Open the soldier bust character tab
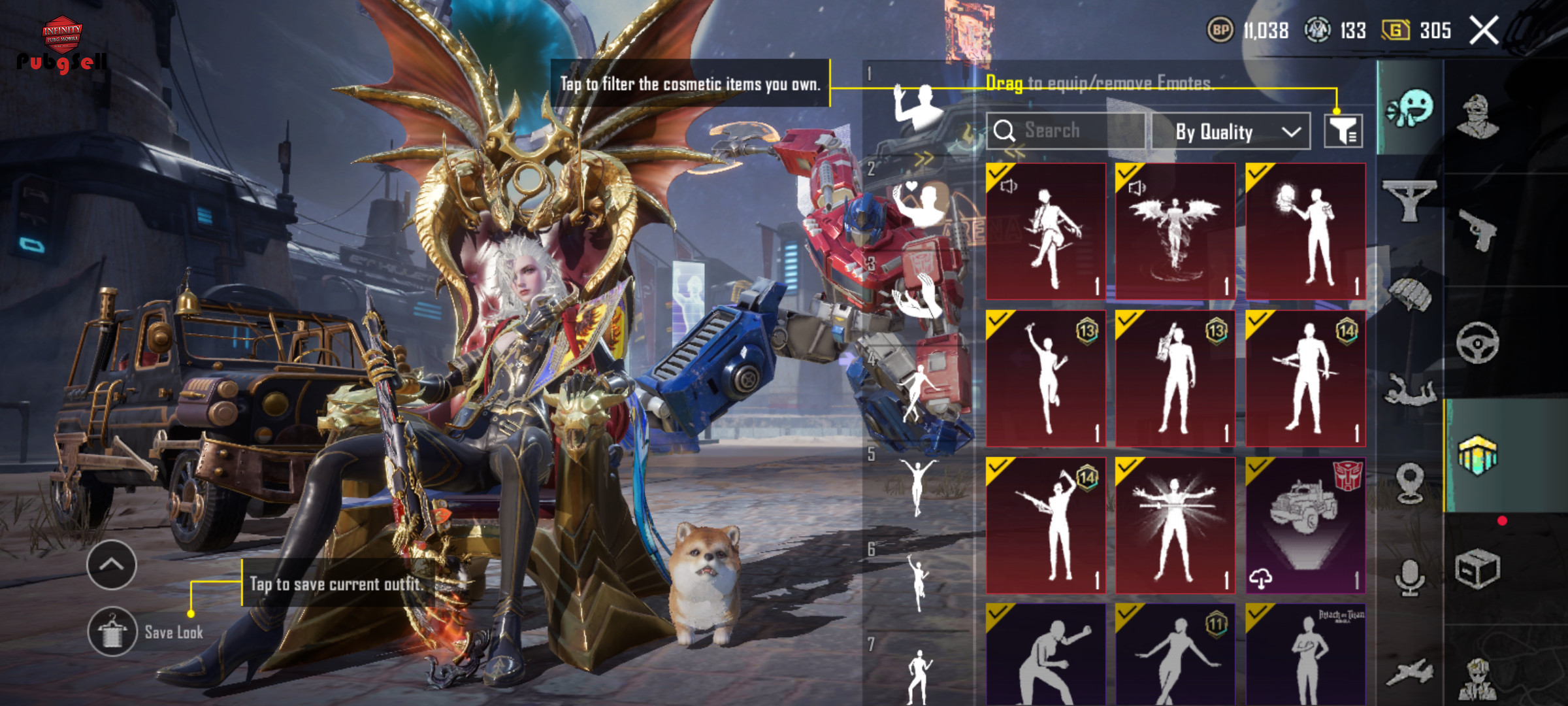 pyautogui.click(x=1478, y=116)
